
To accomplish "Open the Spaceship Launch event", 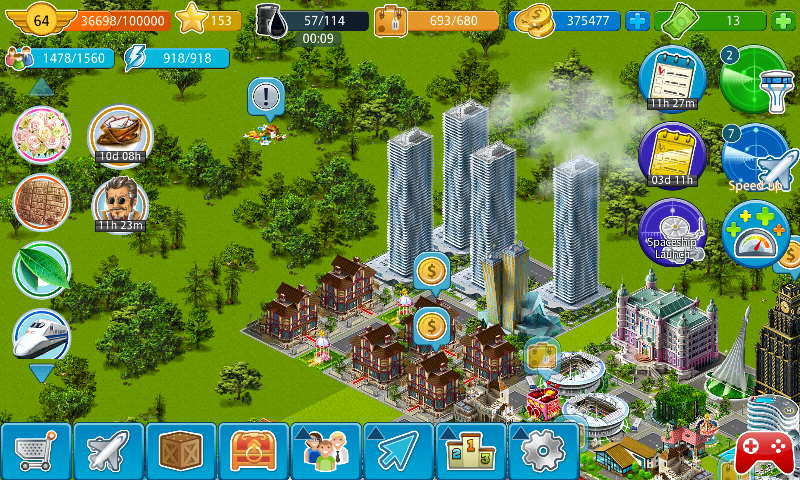I will pyautogui.click(x=672, y=232).
